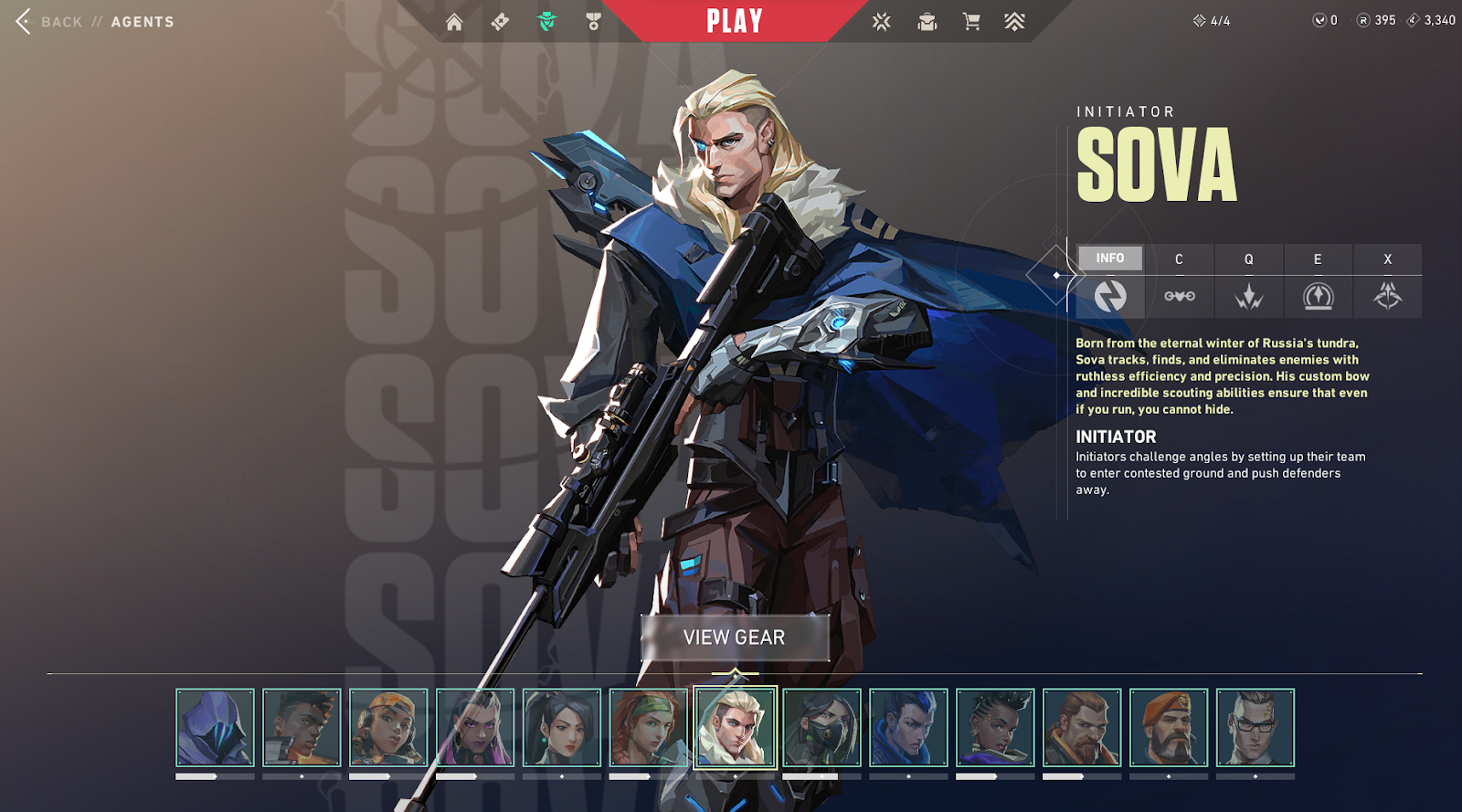Screen dimensions: 1462x812
Task: Open the store shopping cart
Action: (971, 22)
